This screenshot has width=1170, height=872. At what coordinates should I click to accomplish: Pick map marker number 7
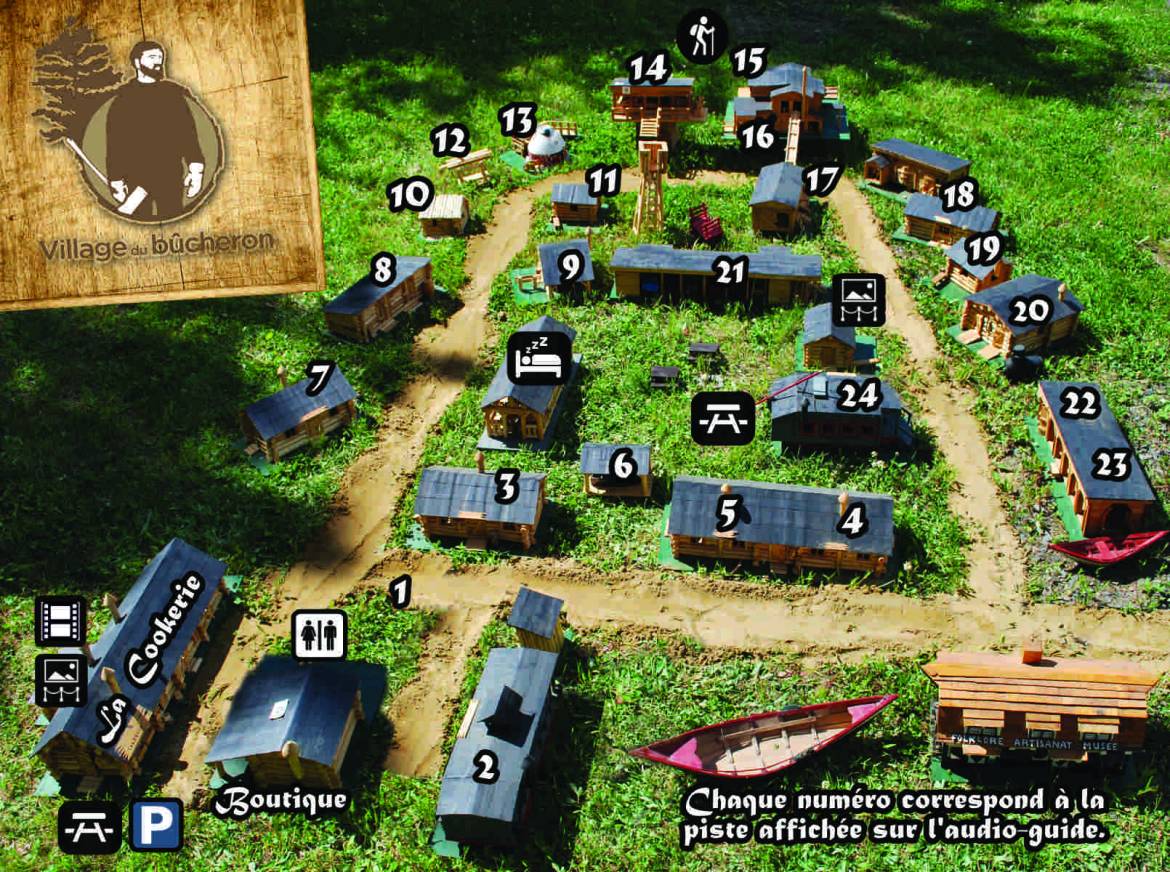pos(319,378)
